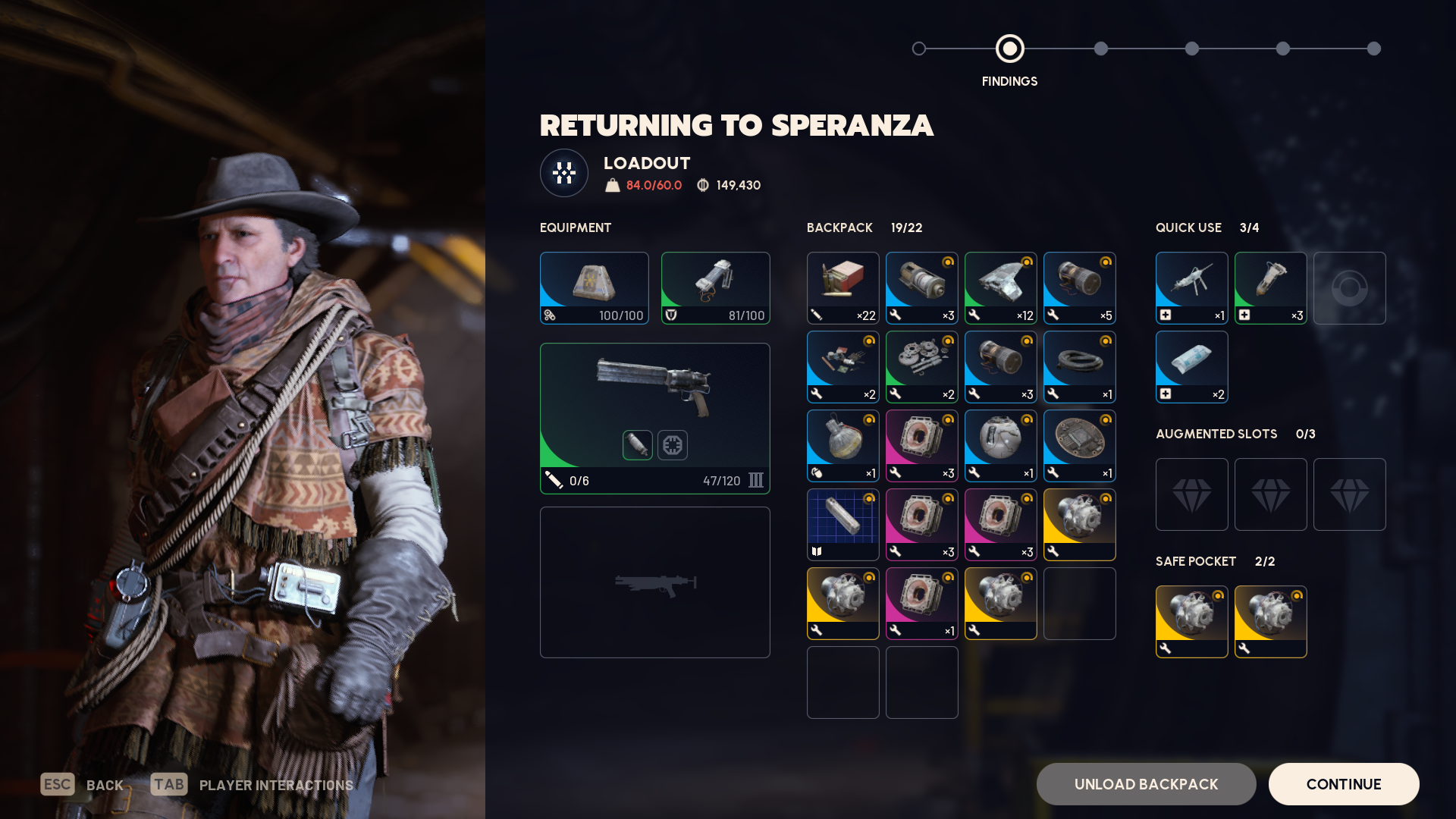Image resolution: width=1456 pixels, height=819 pixels.
Task: Choose the round flask item in backpack
Action: pyautogui.click(x=843, y=446)
